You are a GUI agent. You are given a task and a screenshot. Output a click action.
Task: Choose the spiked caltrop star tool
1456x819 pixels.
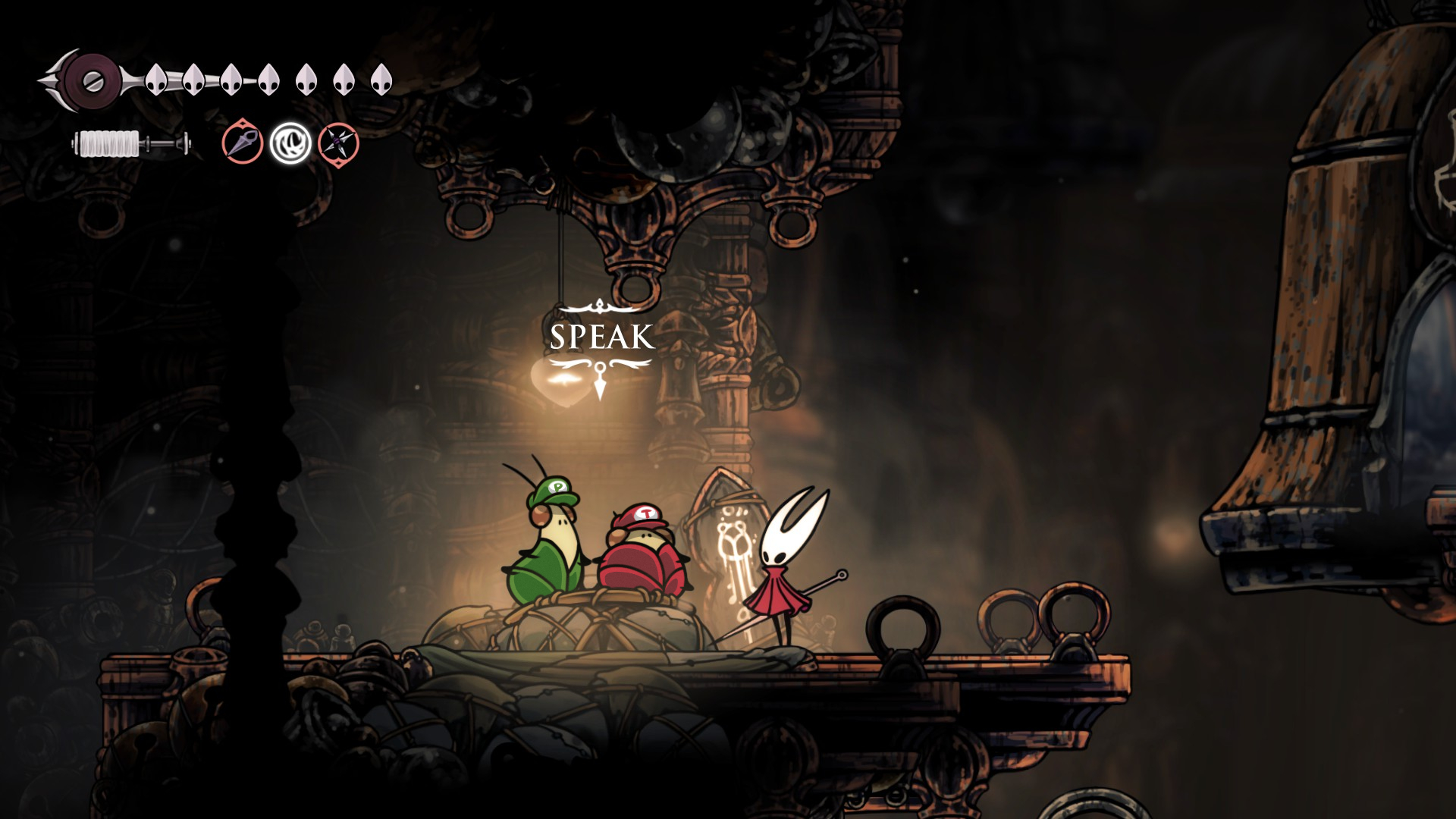(338, 143)
